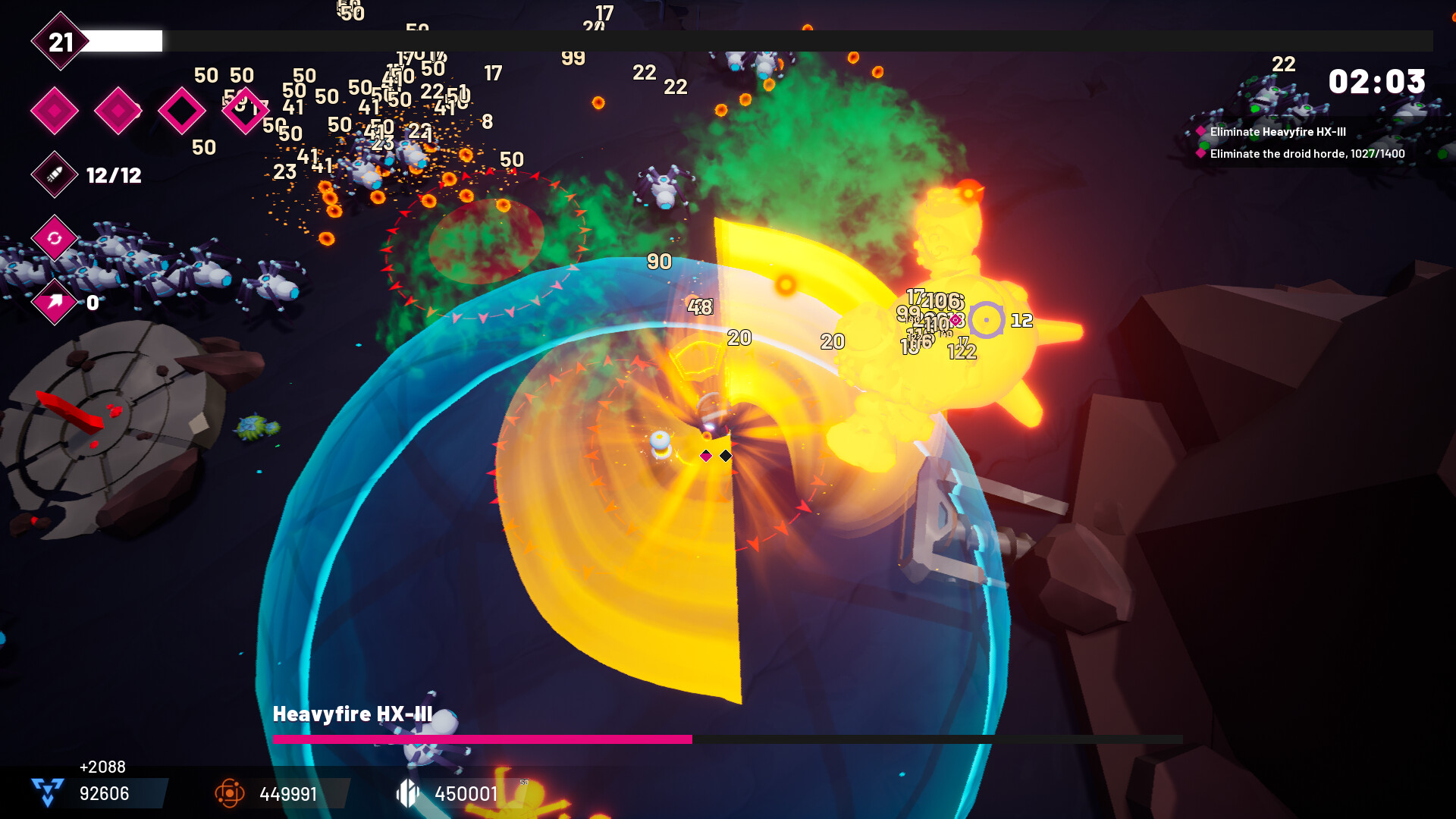Click the +2088 currency gain notification
This screenshot has height=819, width=1456.
coord(102,767)
